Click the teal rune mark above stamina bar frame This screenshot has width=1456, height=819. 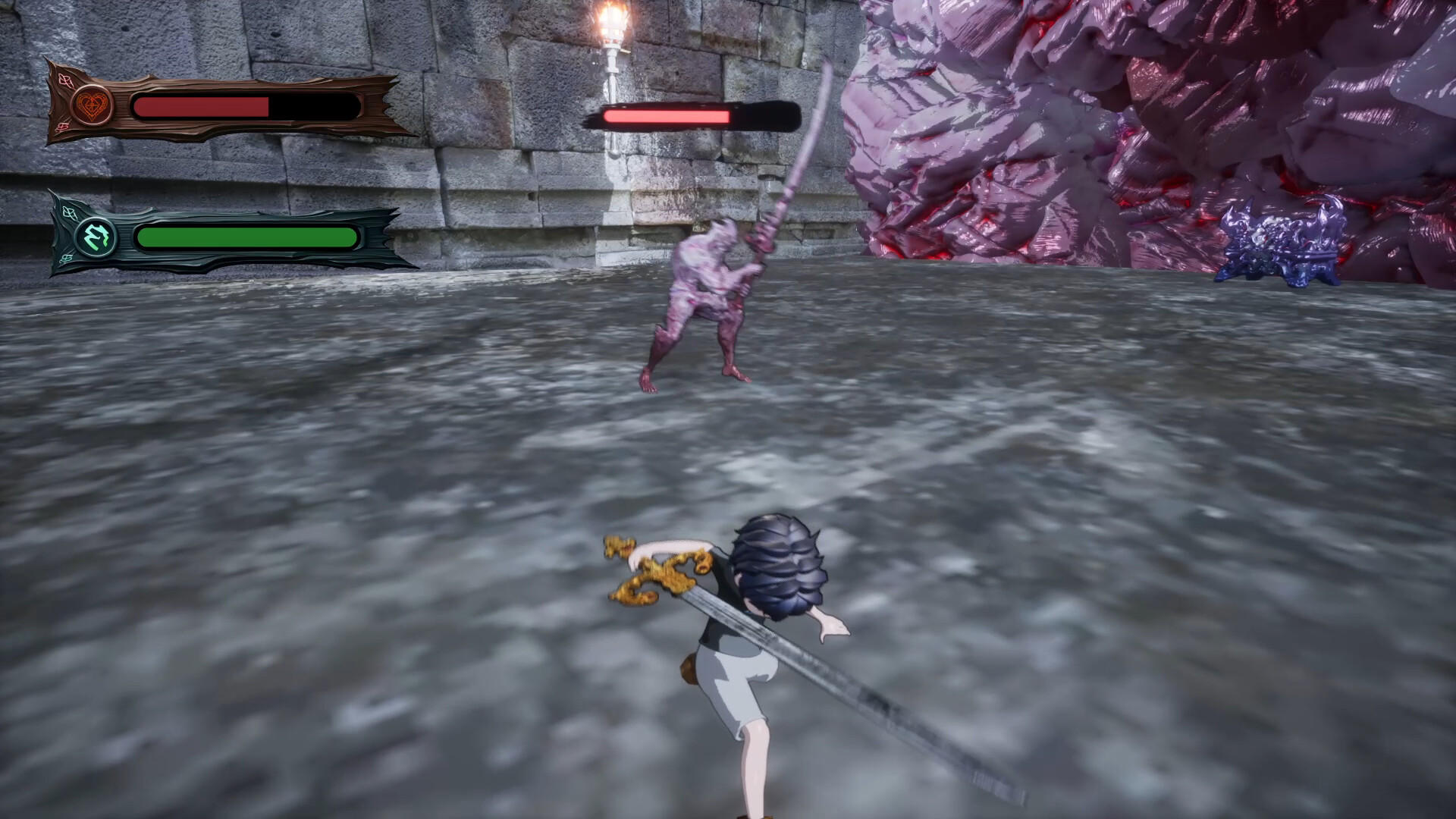(x=68, y=212)
